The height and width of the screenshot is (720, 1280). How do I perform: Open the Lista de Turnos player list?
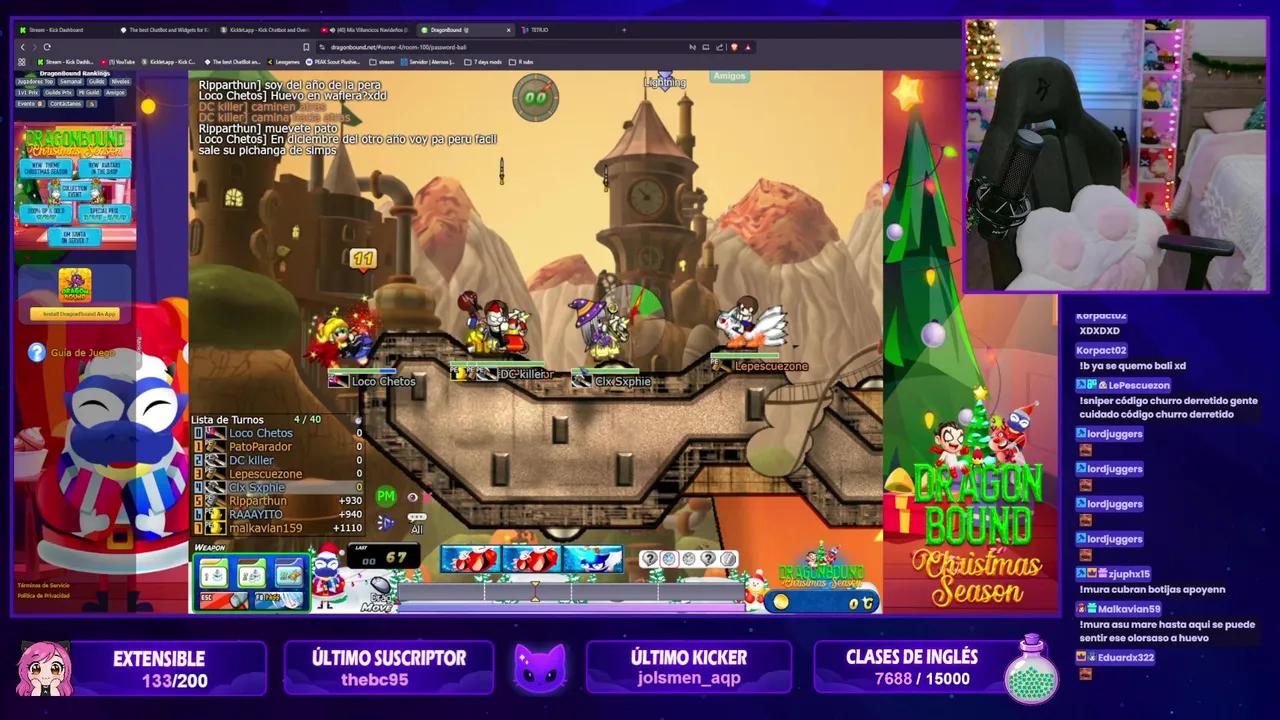coord(228,419)
